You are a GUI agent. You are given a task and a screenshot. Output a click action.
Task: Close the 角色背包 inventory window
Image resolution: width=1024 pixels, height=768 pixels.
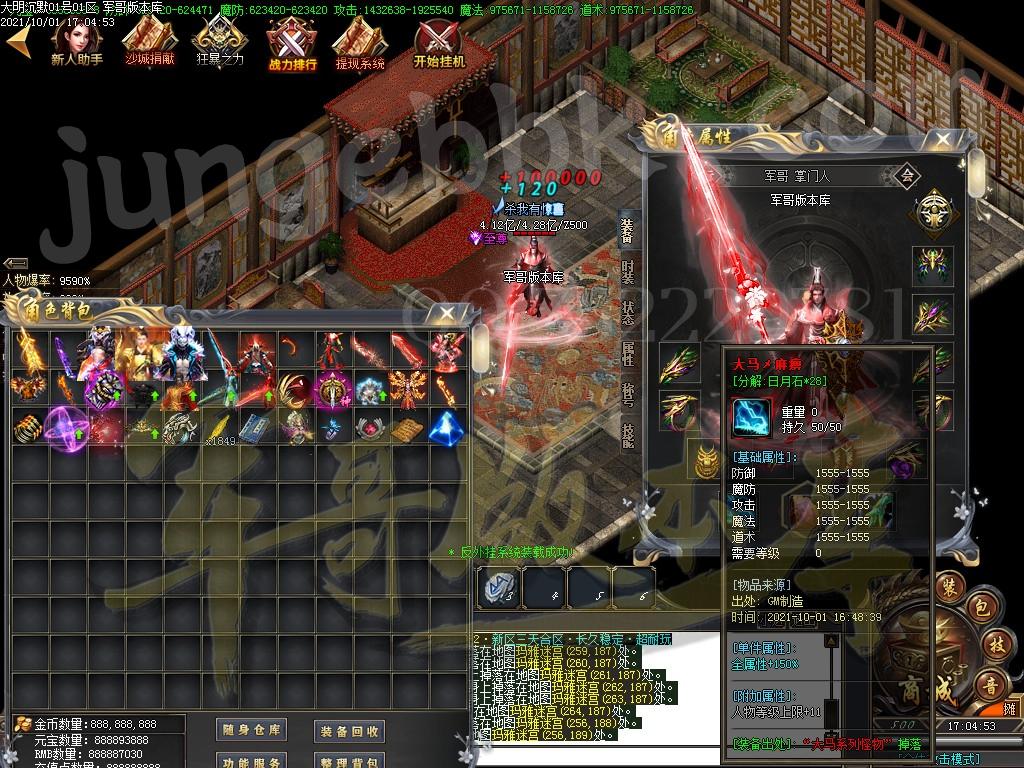[x=443, y=313]
